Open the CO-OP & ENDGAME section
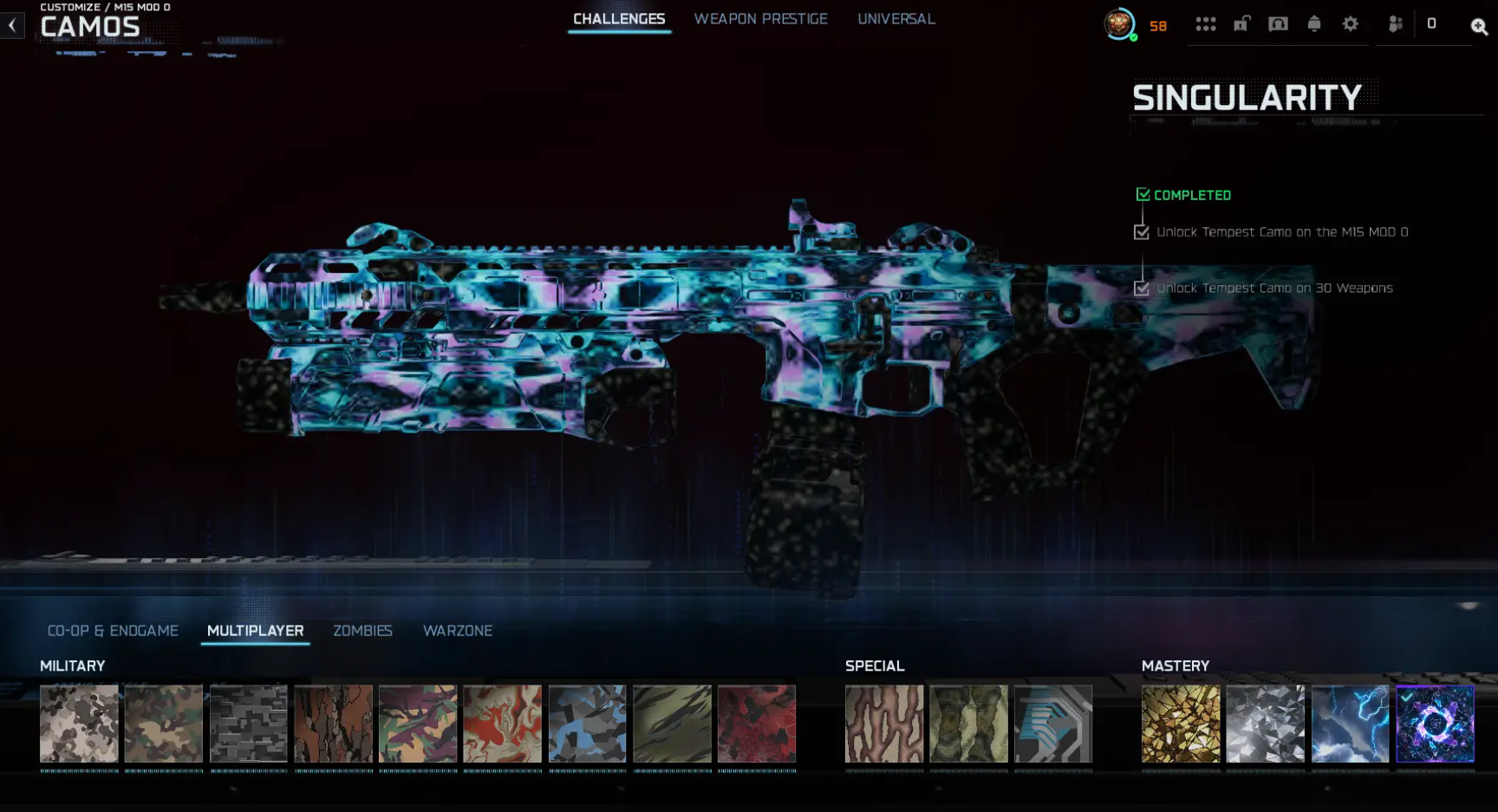 [114, 631]
